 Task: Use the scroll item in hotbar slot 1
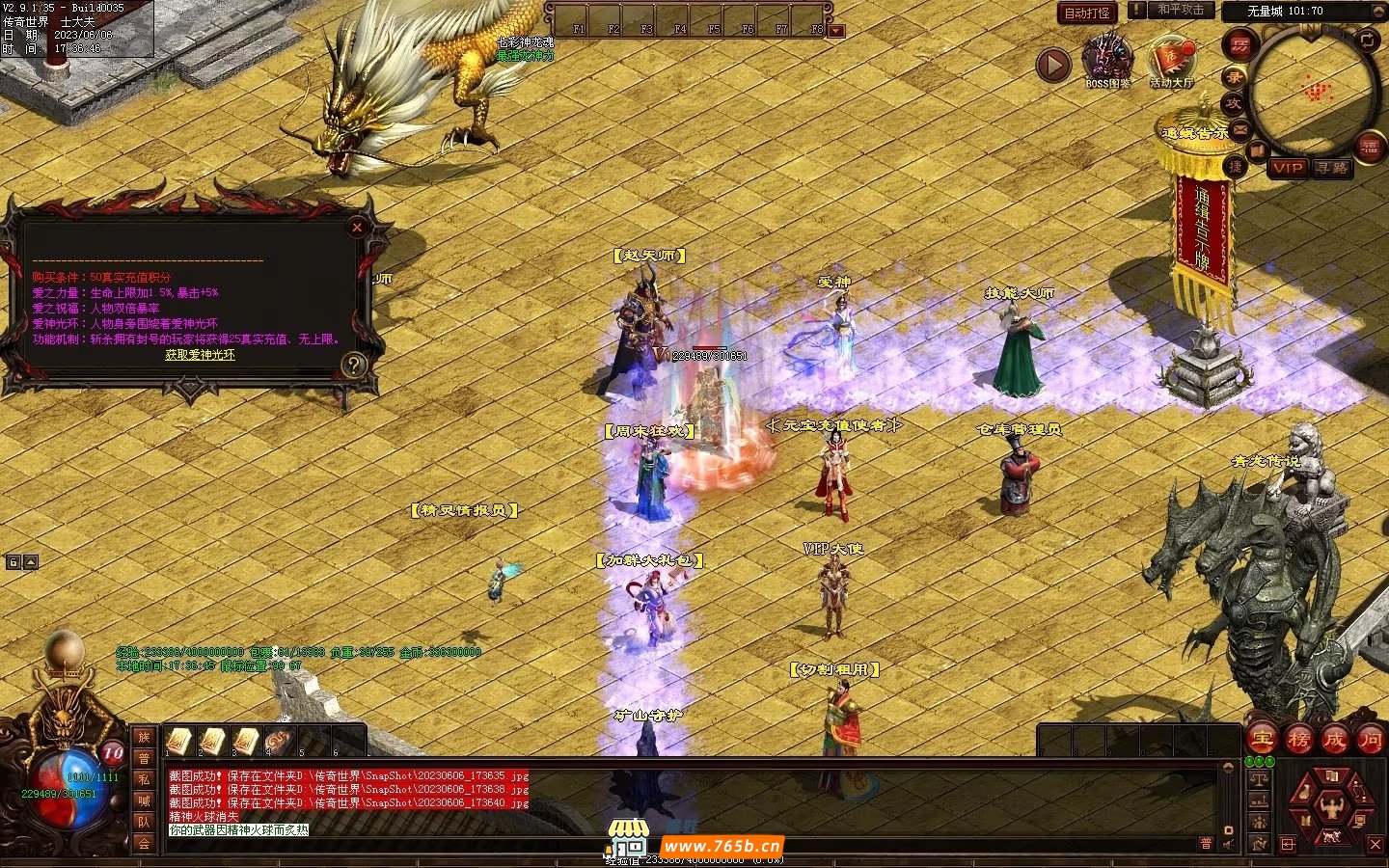pos(178,741)
